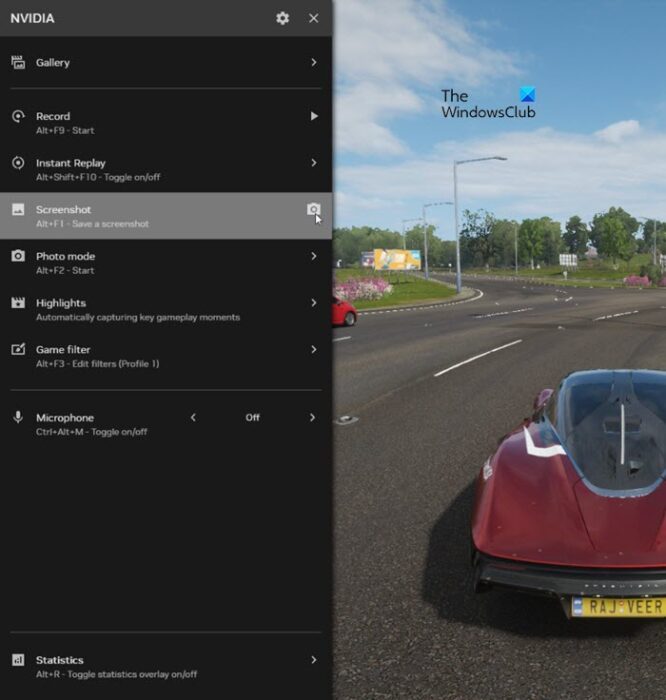The height and width of the screenshot is (700, 666).
Task: Click the Microphone left arrow
Action: coord(193,418)
